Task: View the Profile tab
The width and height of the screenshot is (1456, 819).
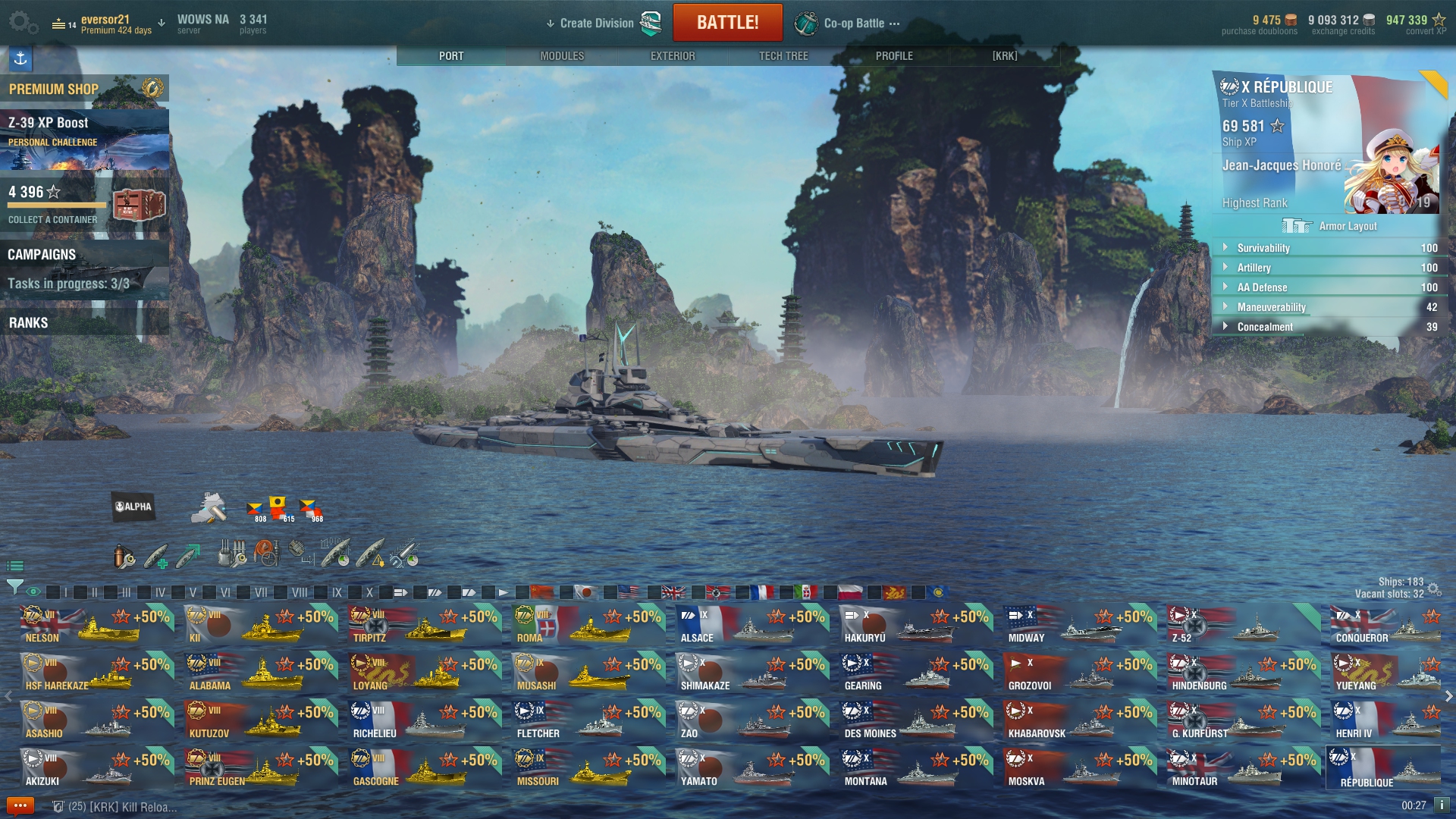Action: pyautogui.click(x=894, y=56)
